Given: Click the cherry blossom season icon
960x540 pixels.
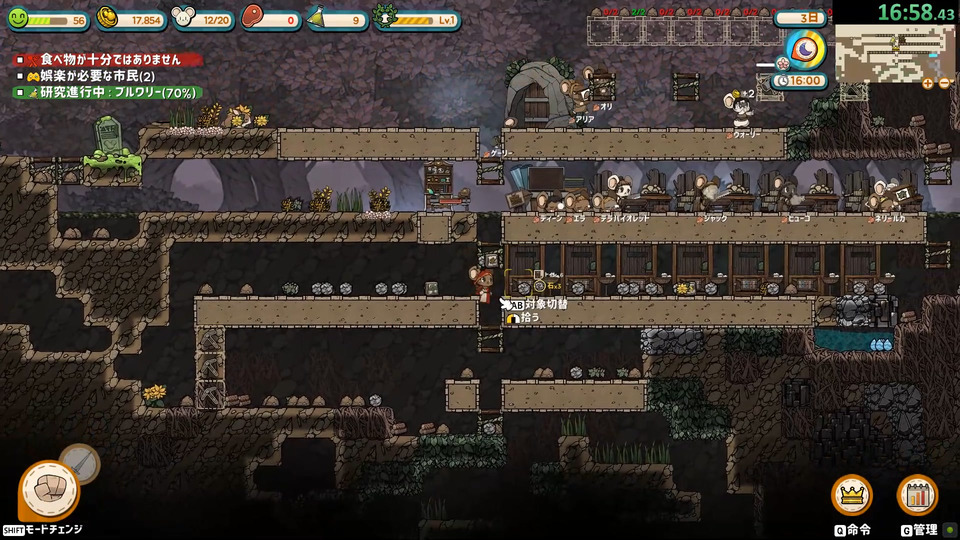Looking at the screenshot, I should [783, 64].
